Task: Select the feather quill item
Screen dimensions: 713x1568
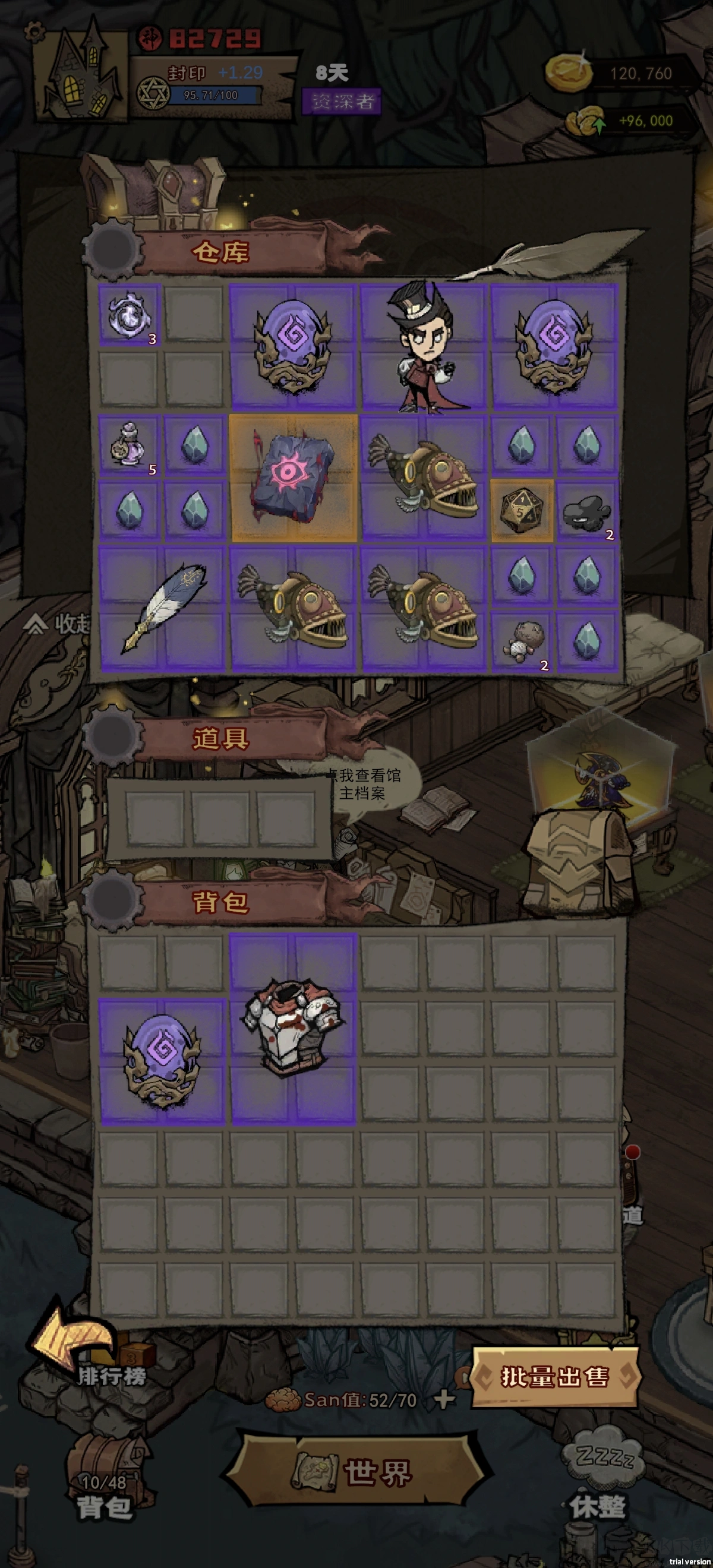Action: pyautogui.click(x=162, y=609)
